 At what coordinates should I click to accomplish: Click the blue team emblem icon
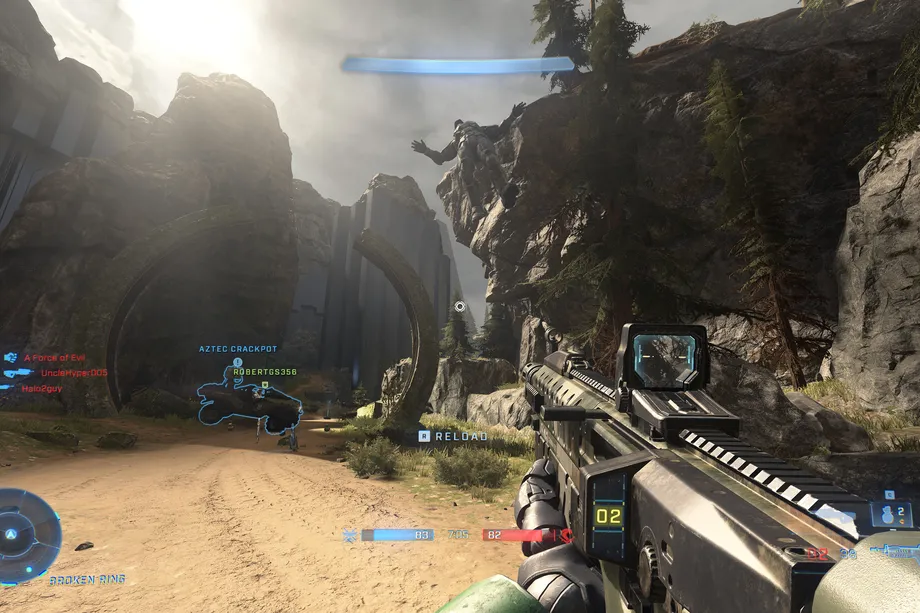(349, 536)
